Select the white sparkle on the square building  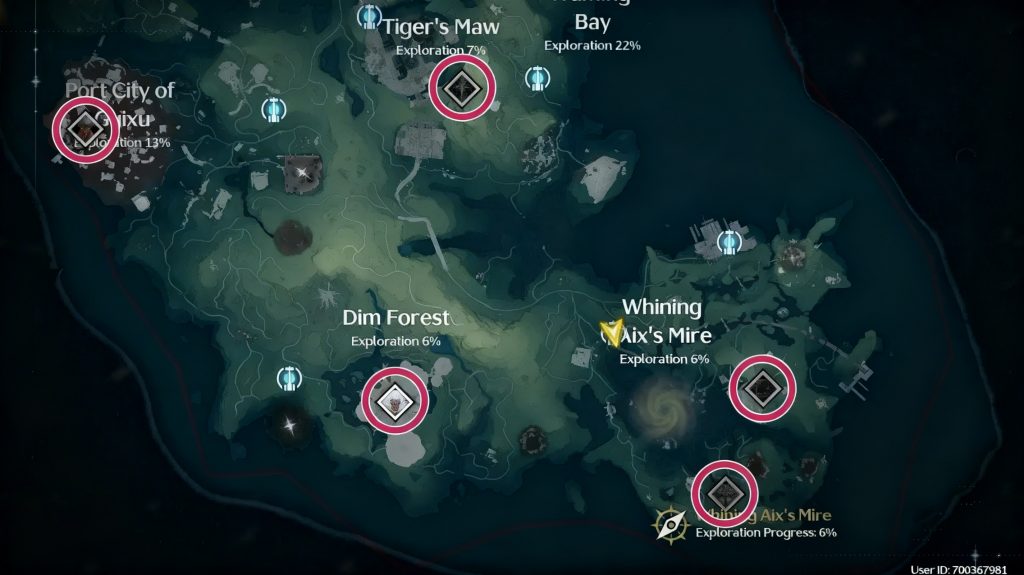click(x=304, y=173)
